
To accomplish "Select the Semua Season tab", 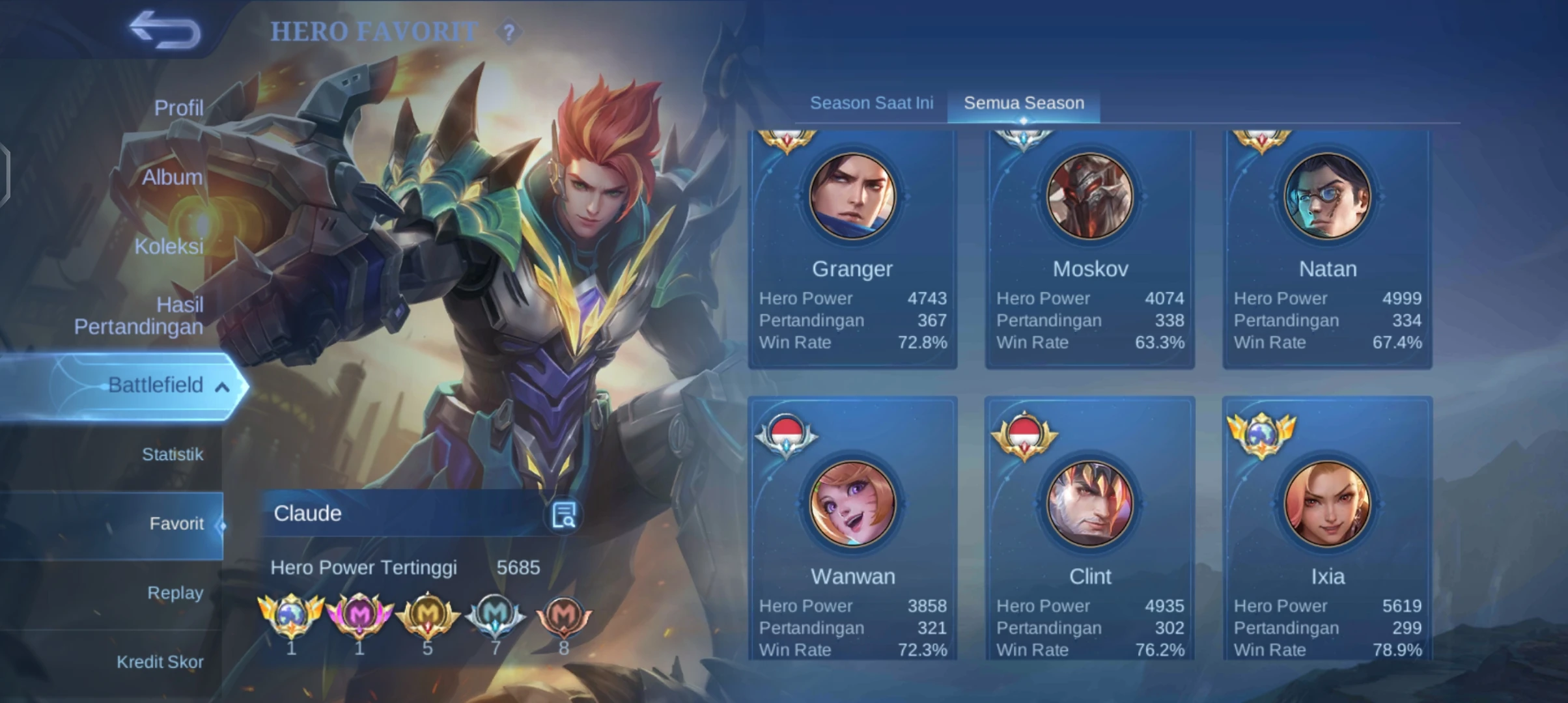I will click(1024, 103).
